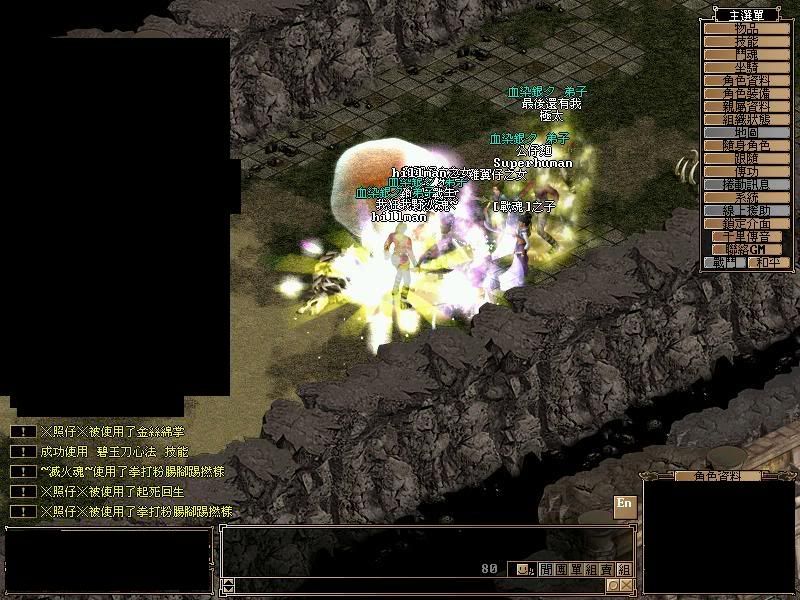Screen dimensions: 800x600
Task: Toggle the En input language button
Action: pos(624,504)
